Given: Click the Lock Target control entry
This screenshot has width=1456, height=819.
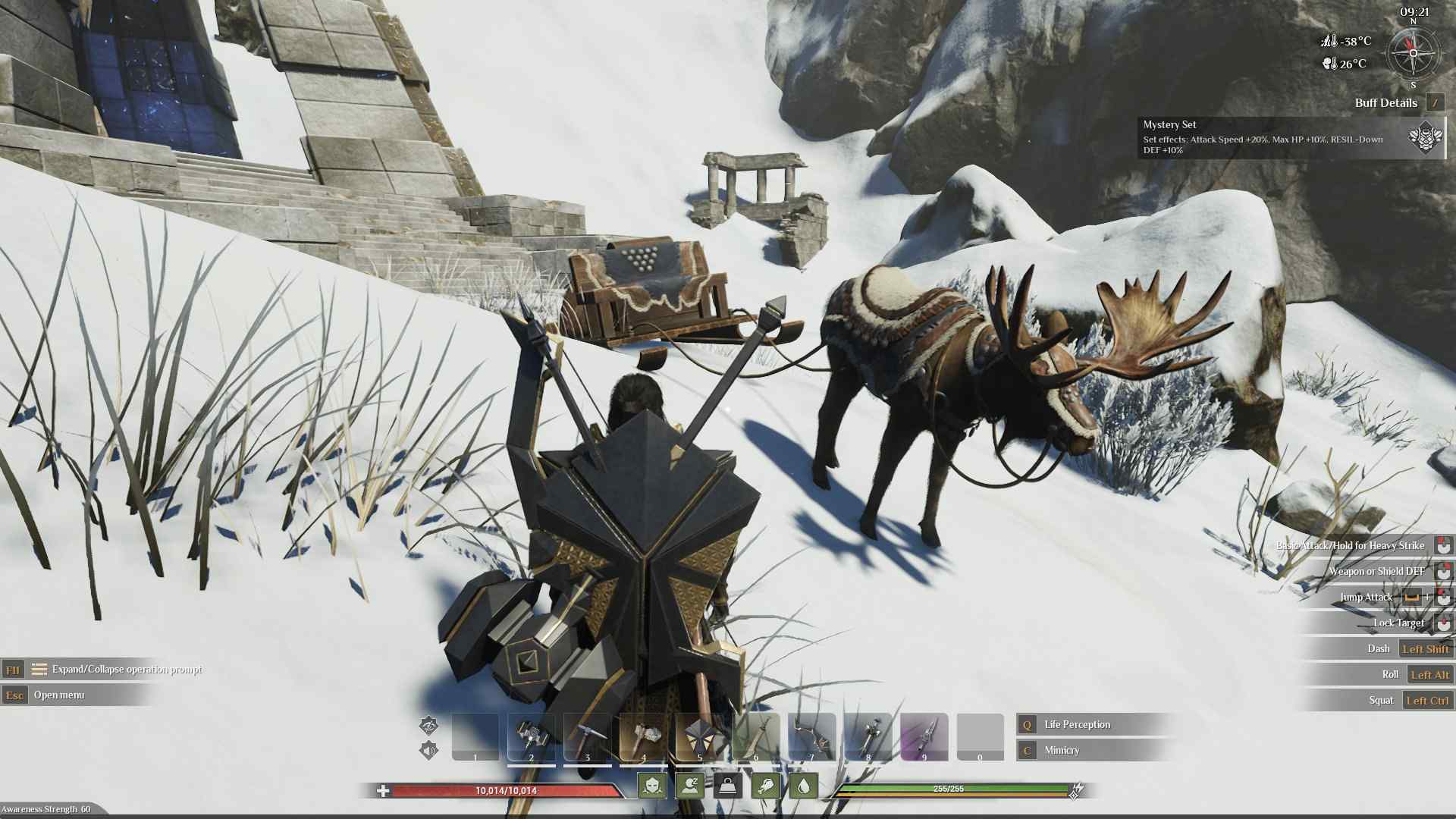Looking at the screenshot, I should 1399,623.
